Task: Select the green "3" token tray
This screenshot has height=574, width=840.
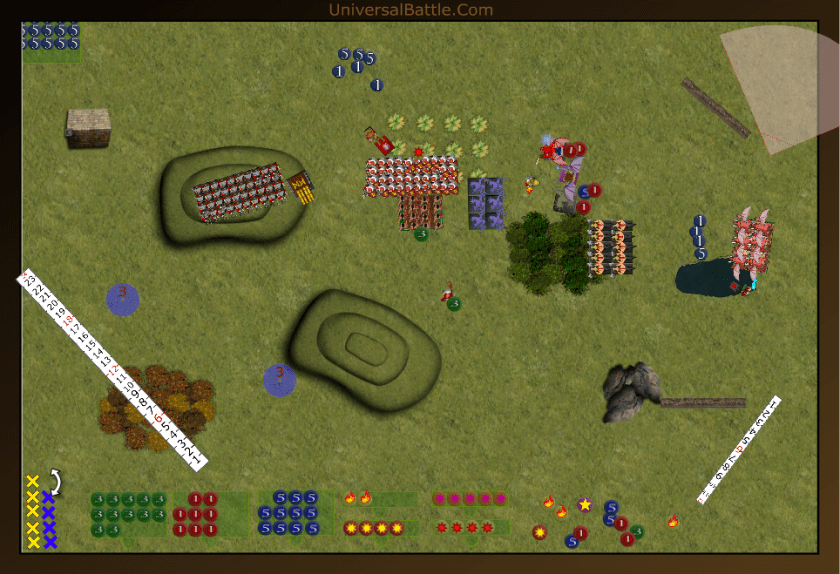Action: pos(128,514)
